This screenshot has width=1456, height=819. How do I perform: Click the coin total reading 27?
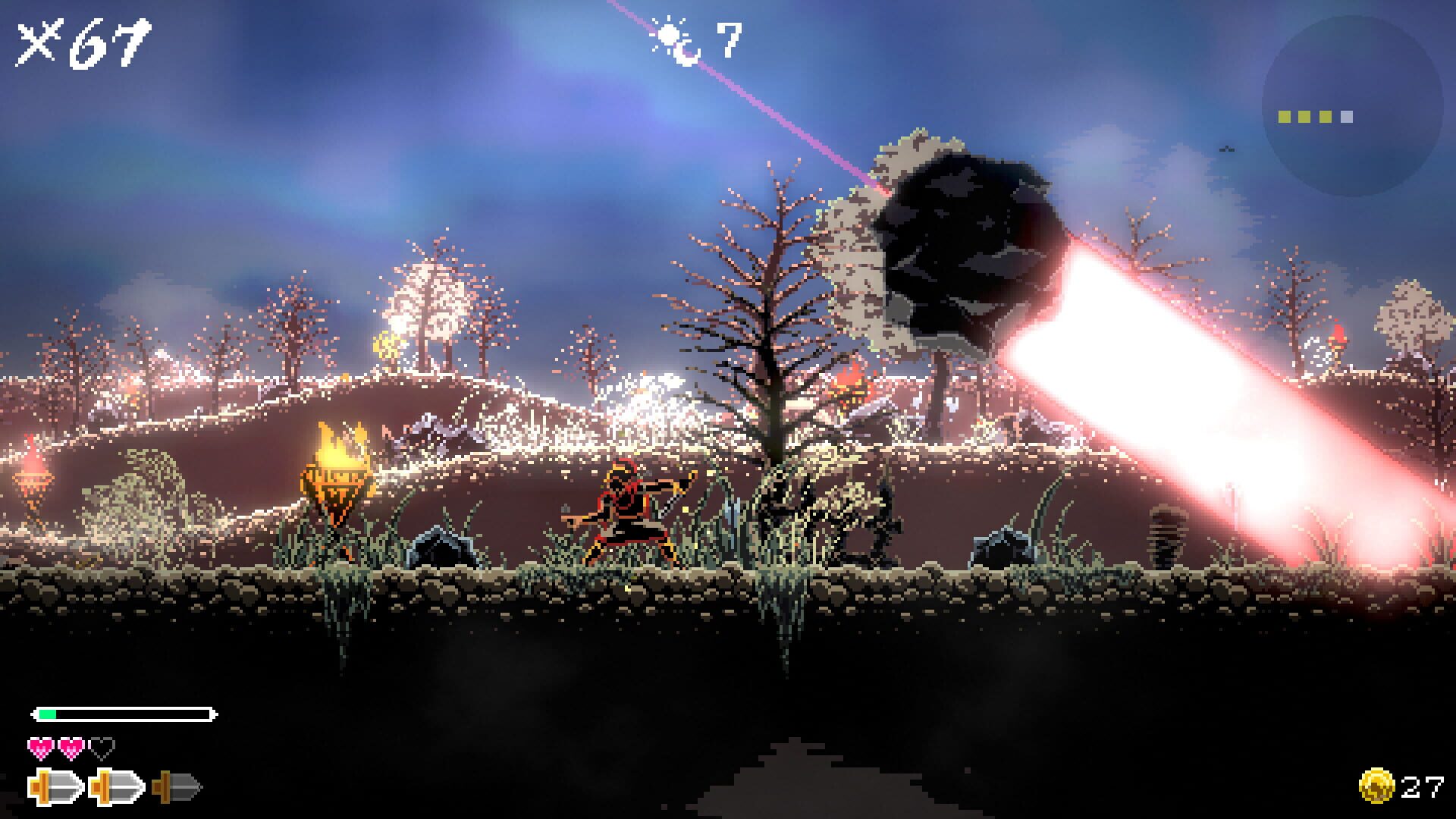[1422, 786]
